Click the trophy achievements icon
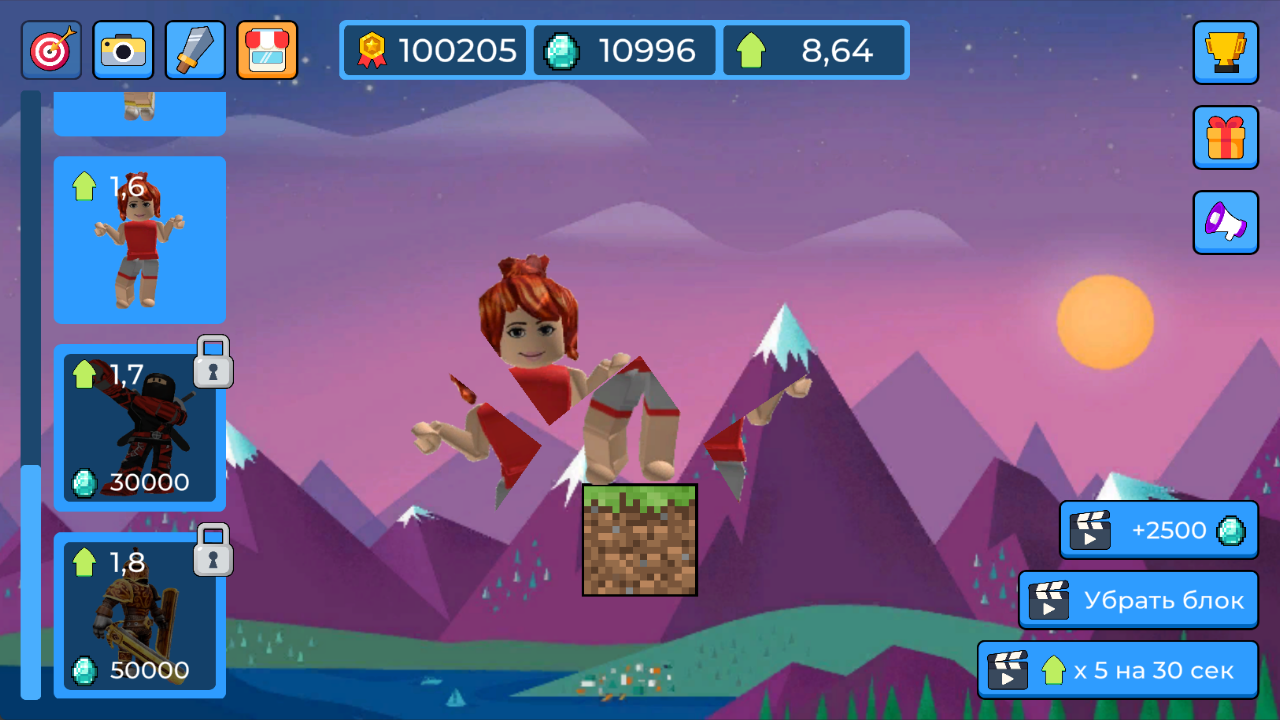This screenshot has width=1280, height=720. click(x=1225, y=53)
